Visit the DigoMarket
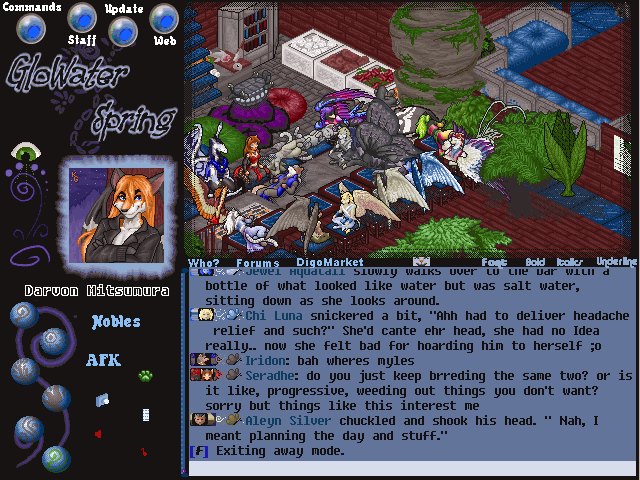 click(x=325, y=262)
